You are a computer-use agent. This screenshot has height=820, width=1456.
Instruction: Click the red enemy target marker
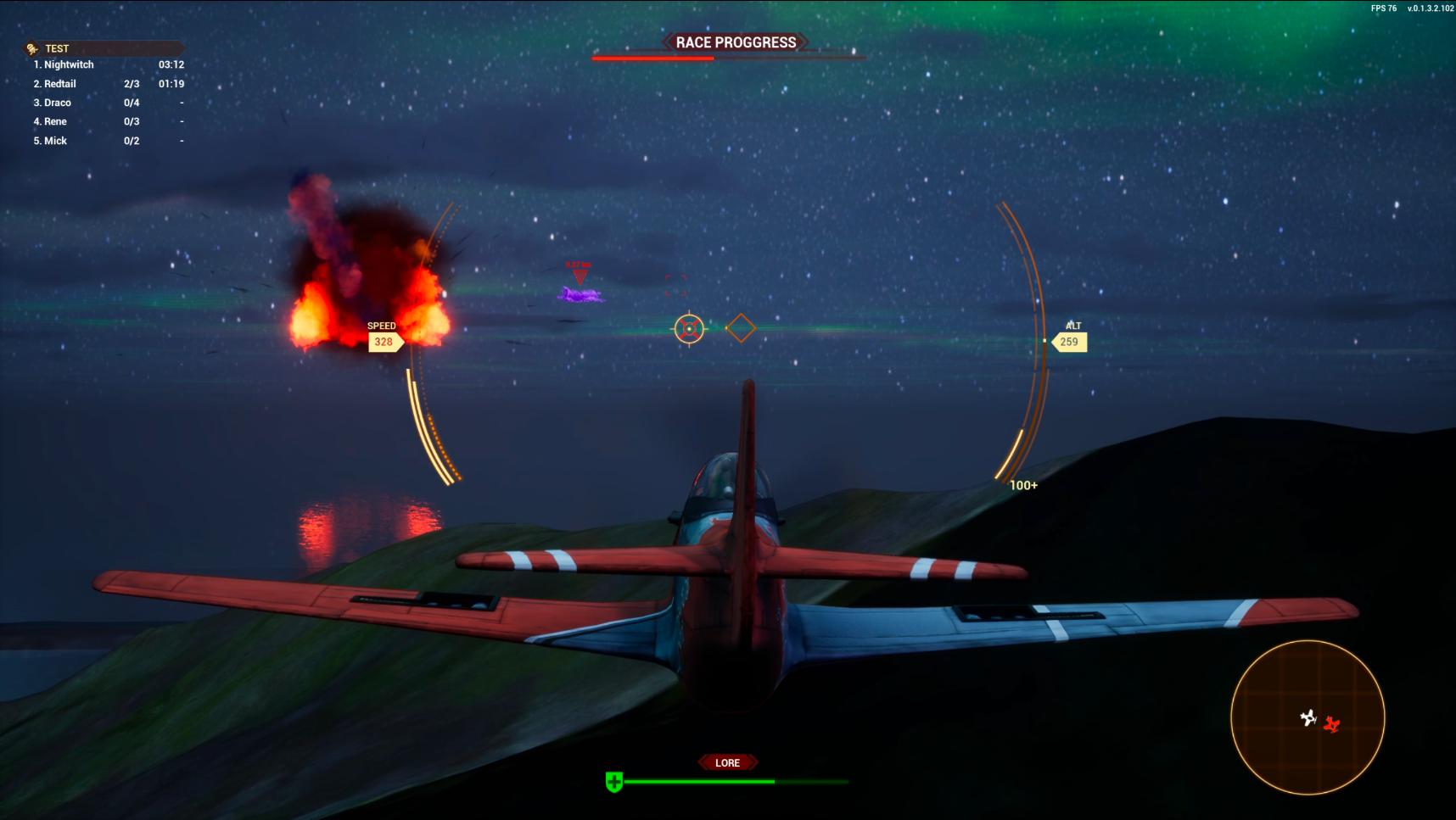pyautogui.click(x=580, y=275)
